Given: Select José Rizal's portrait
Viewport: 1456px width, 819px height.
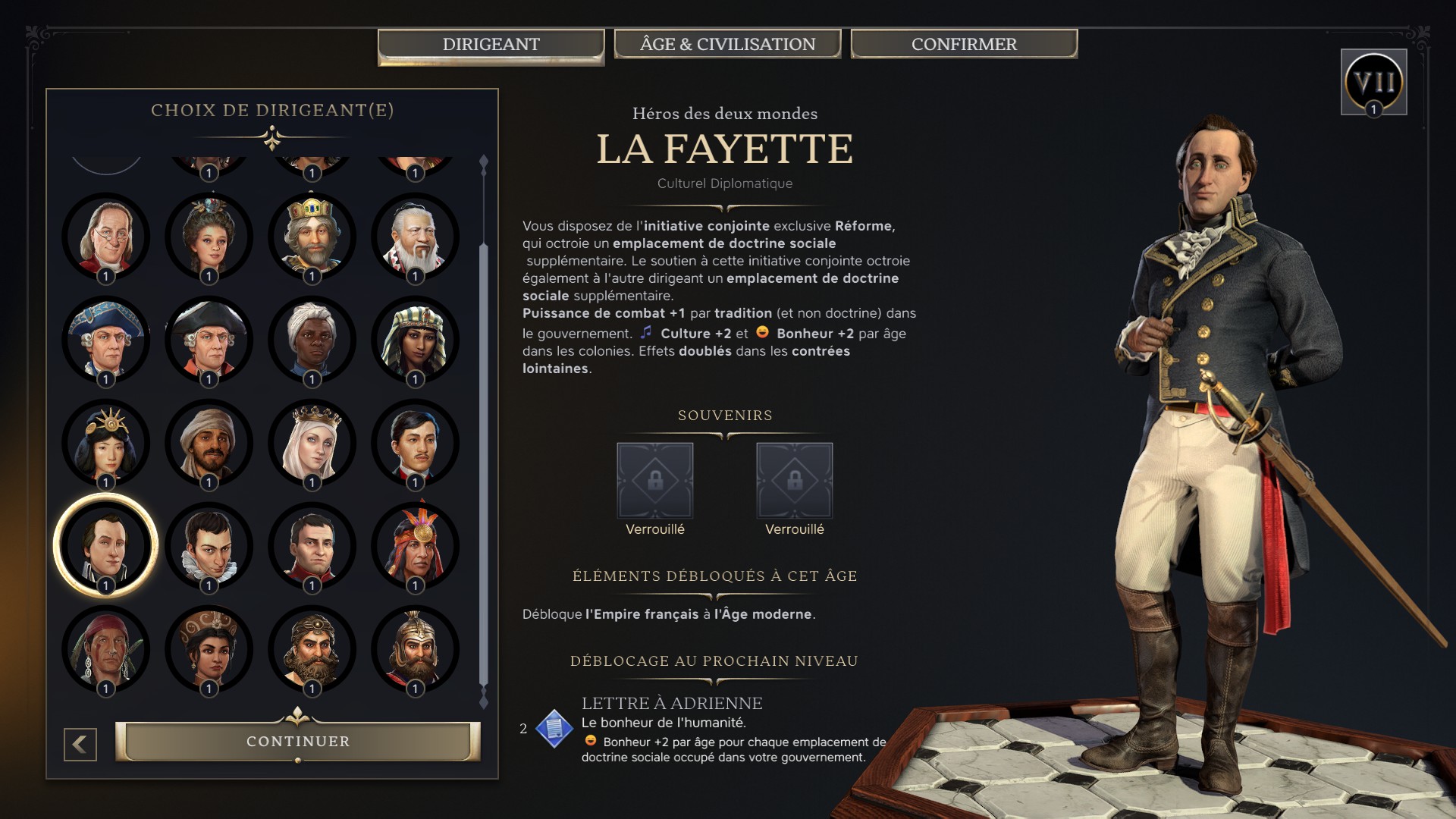Looking at the screenshot, I should pyautogui.click(x=413, y=444).
